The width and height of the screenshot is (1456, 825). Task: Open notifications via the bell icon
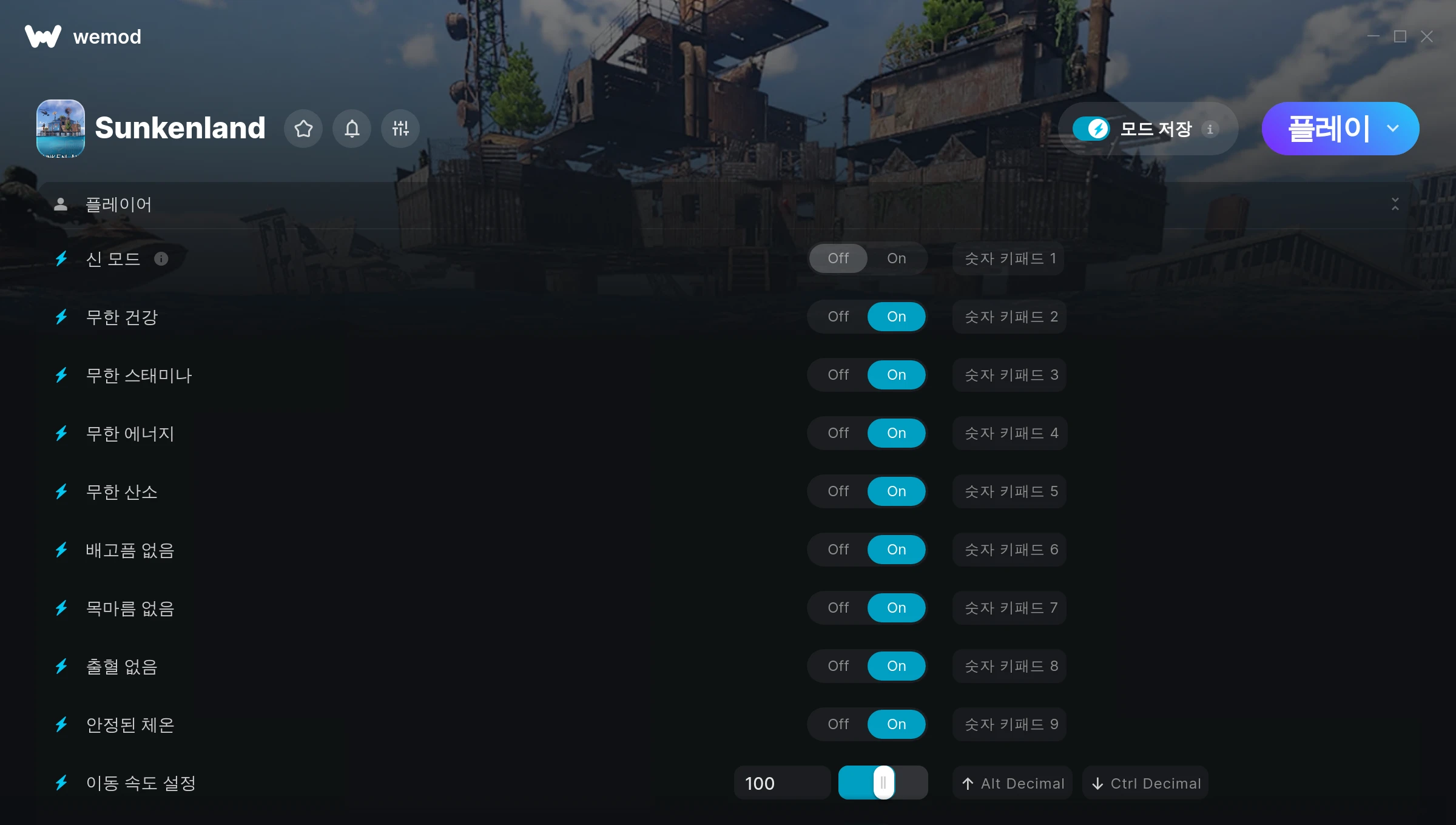point(352,129)
